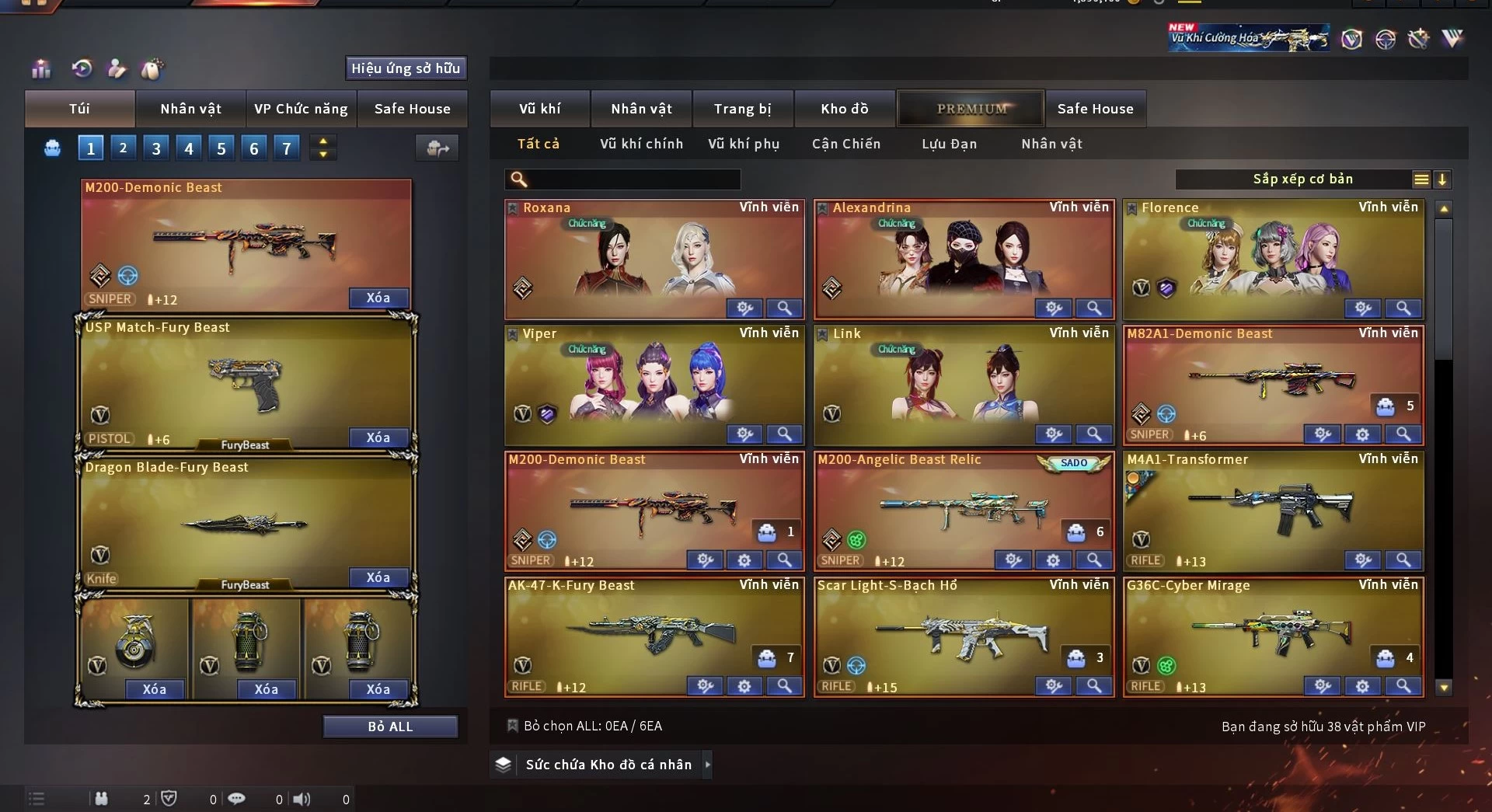The width and height of the screenshot is (1492, 812).
Task: Remove the USP Match-Fury Beast pistol
Action: coord(378,438)
